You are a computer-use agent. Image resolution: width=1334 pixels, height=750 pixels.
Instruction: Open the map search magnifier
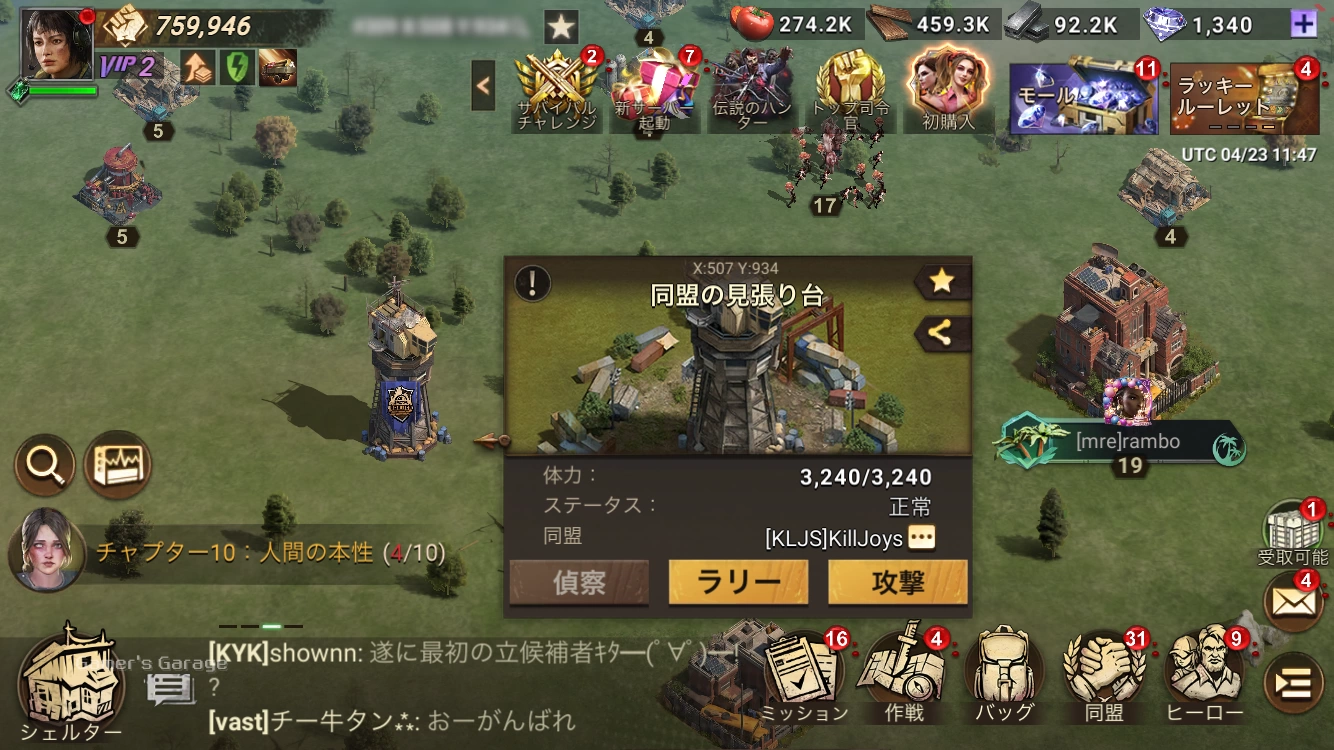44,464
